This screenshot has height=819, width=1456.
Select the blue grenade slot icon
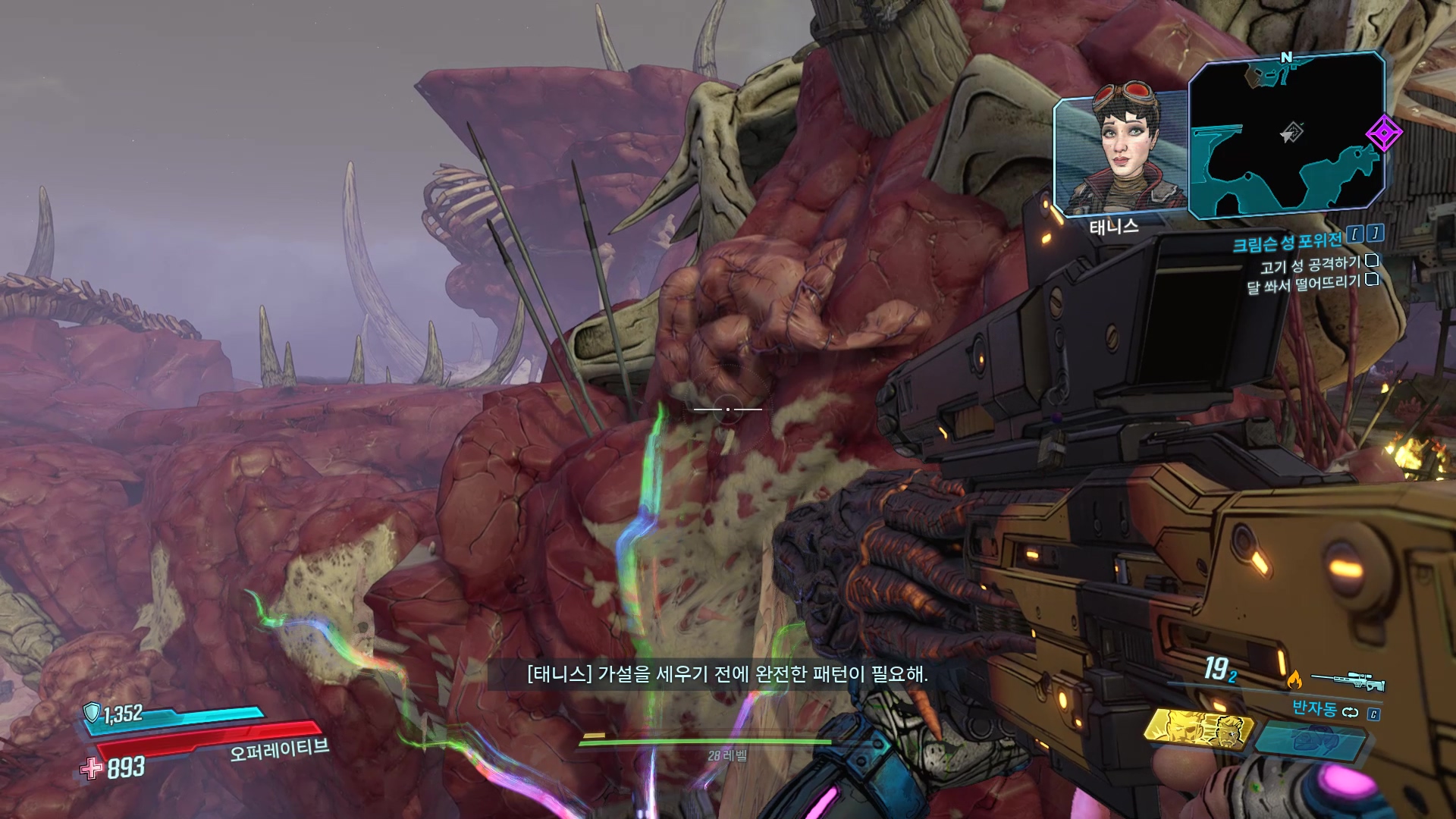coord(1308,738)
